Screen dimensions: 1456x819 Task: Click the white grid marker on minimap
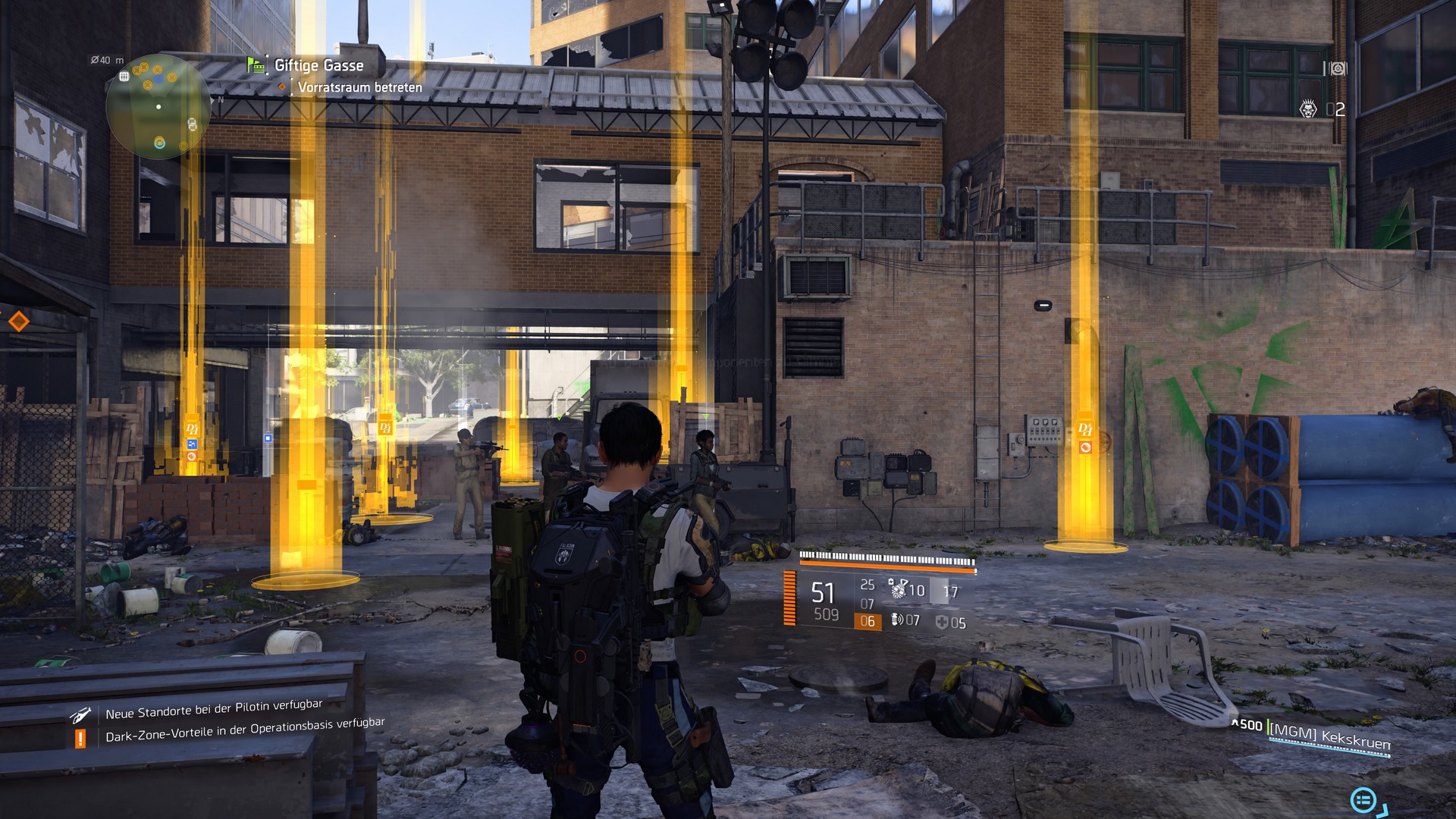tap(124, 77)
